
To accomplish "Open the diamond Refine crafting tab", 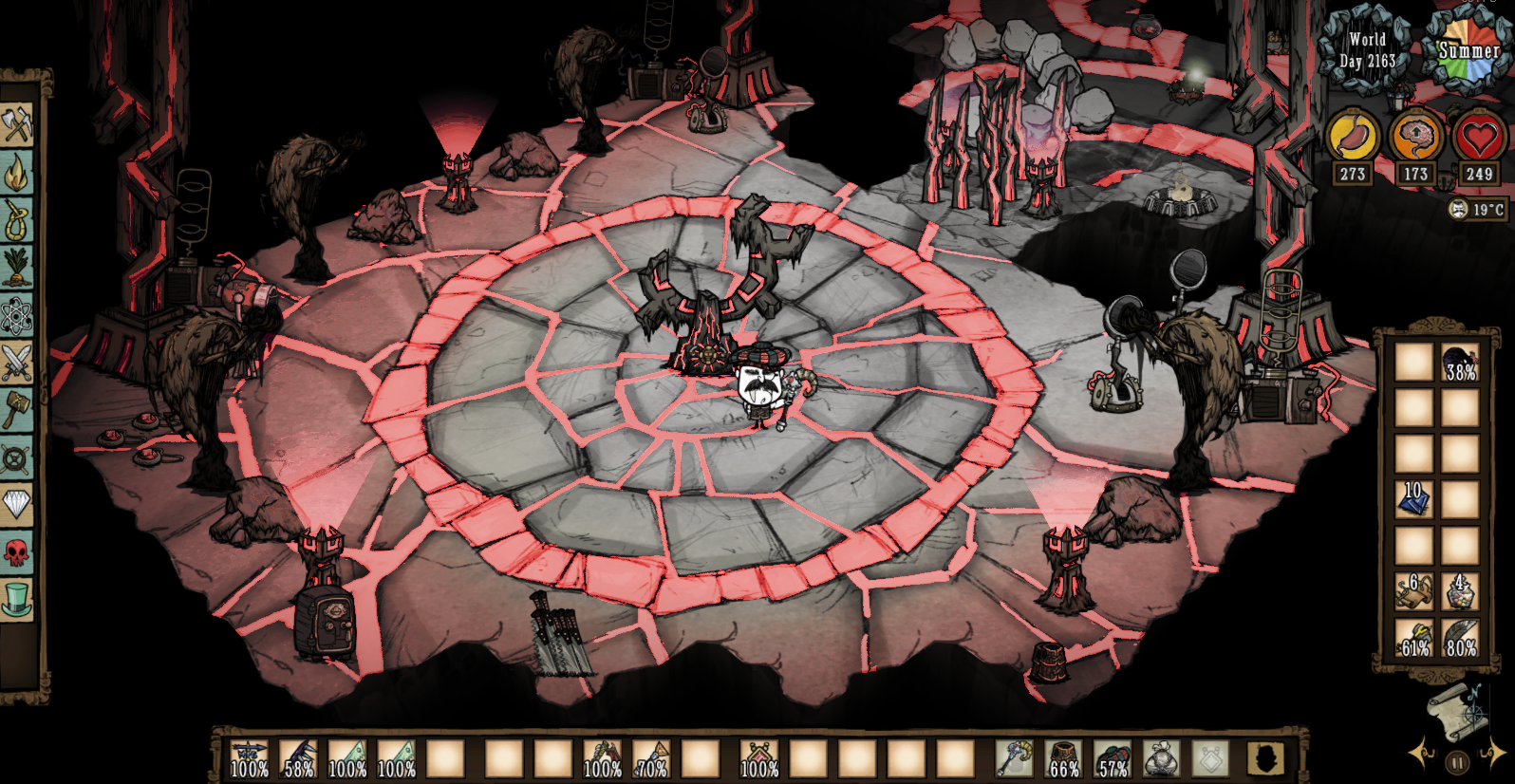I will coord(17,503).
